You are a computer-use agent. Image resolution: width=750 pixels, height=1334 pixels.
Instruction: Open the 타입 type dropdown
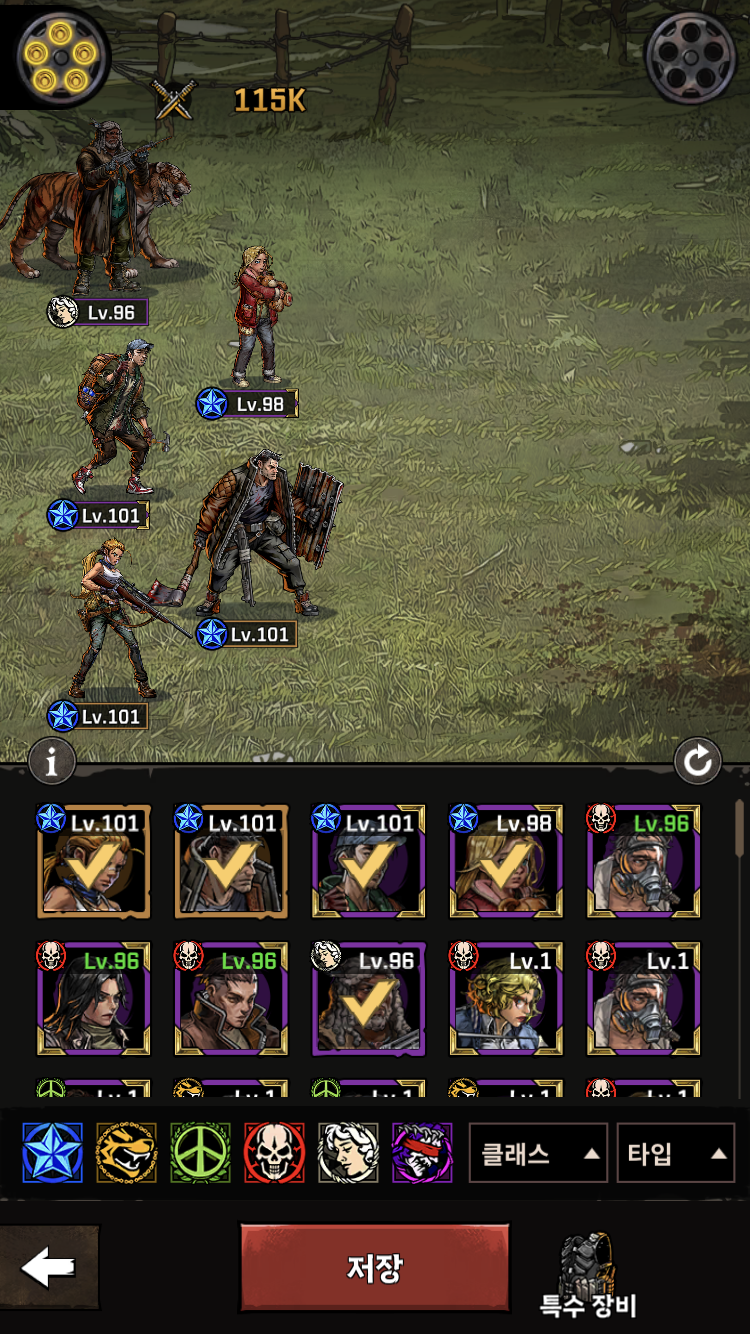pyautogui.click(x=675, y=1153)
